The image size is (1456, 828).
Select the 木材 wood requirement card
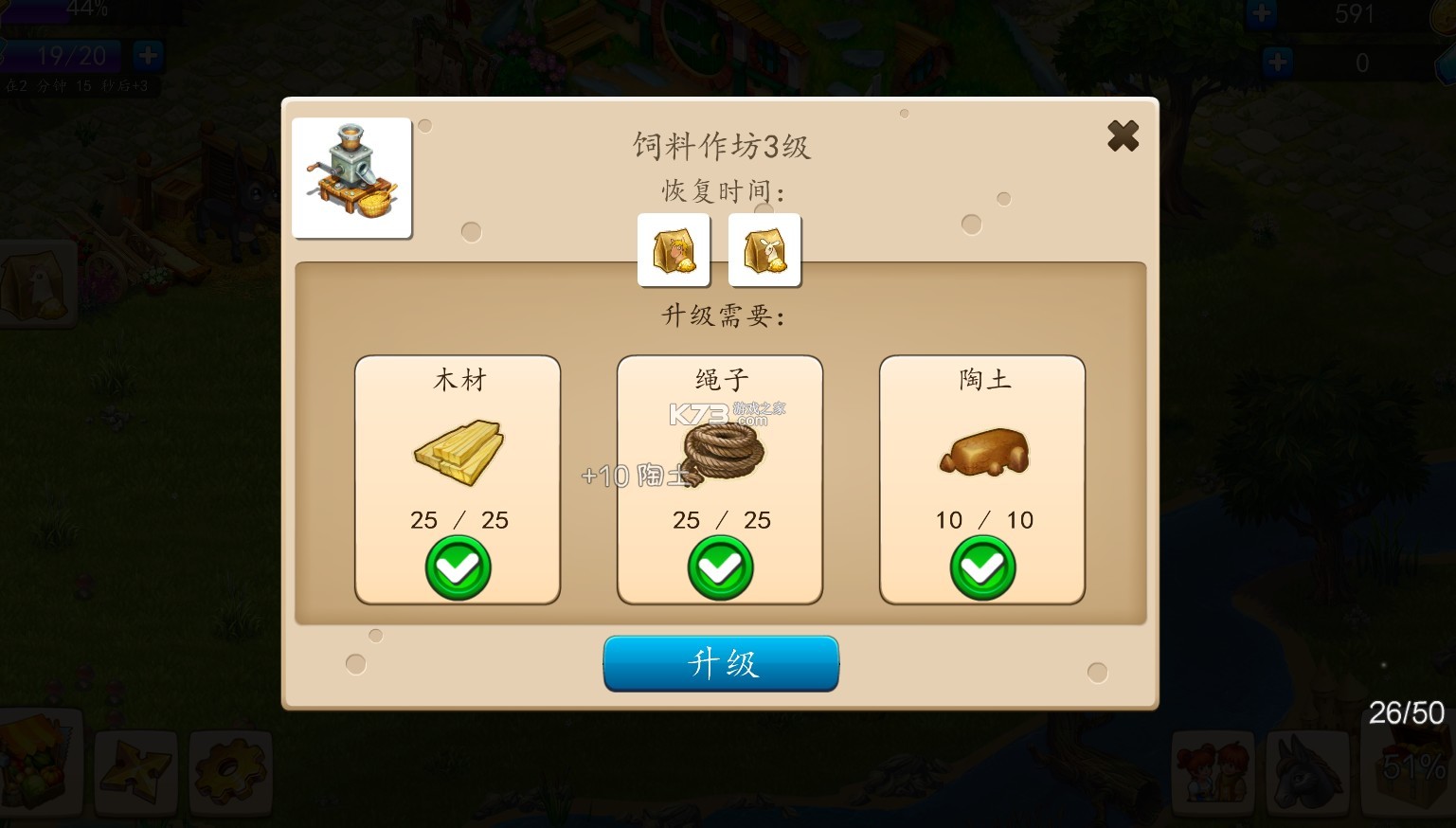pyautogui.click(x=458, y=479)
